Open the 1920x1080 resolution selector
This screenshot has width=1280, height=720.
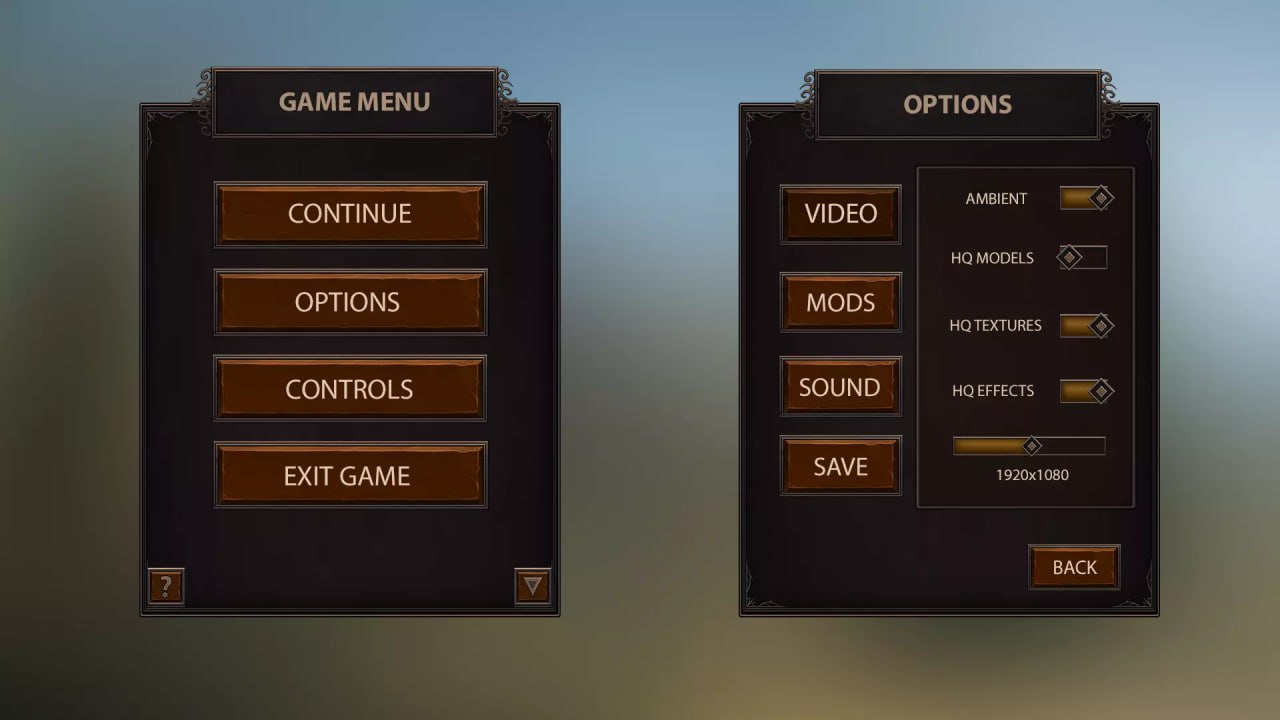tap(1028, 446)
